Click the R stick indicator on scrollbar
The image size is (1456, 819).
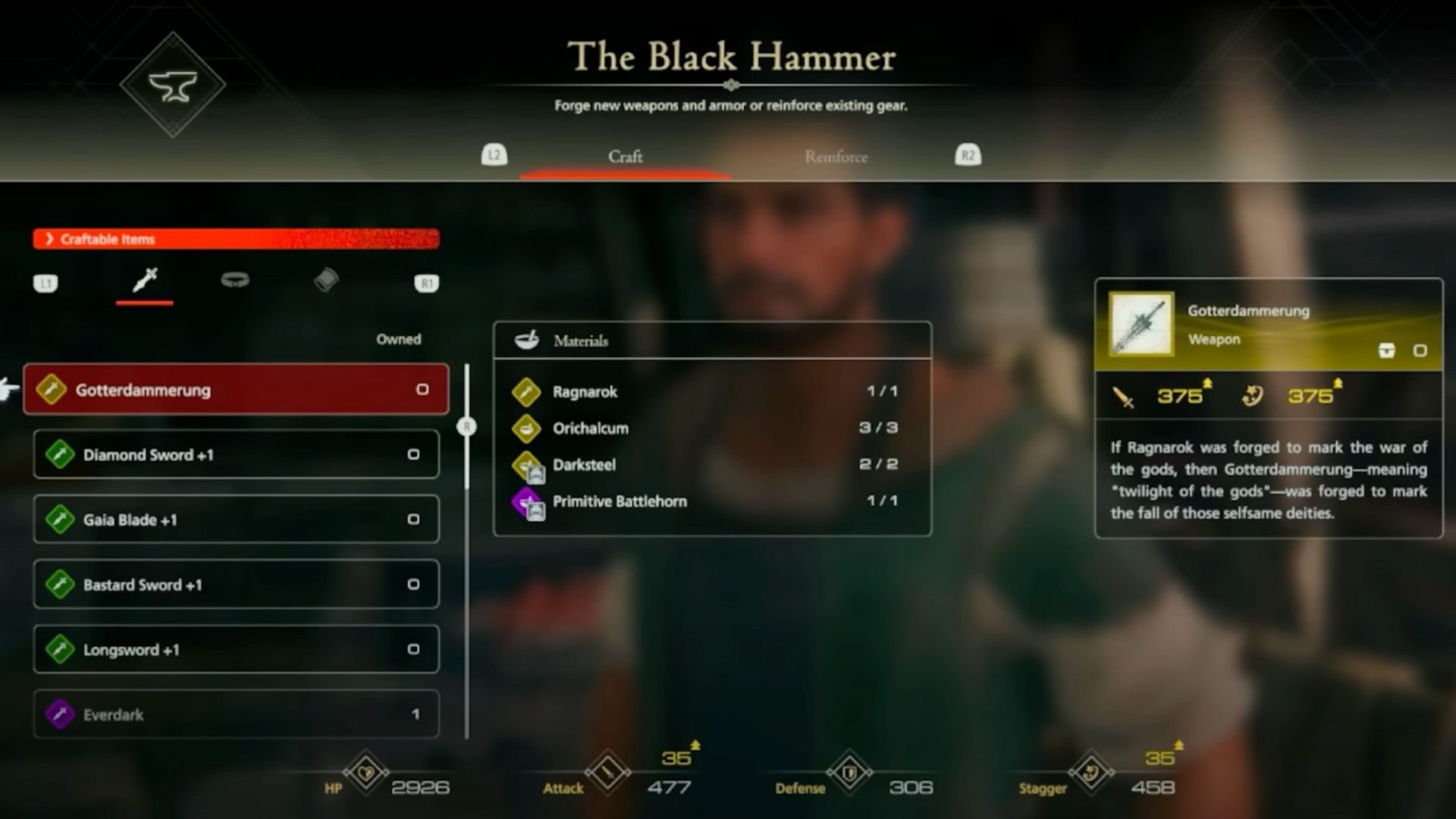click(468, 427)
